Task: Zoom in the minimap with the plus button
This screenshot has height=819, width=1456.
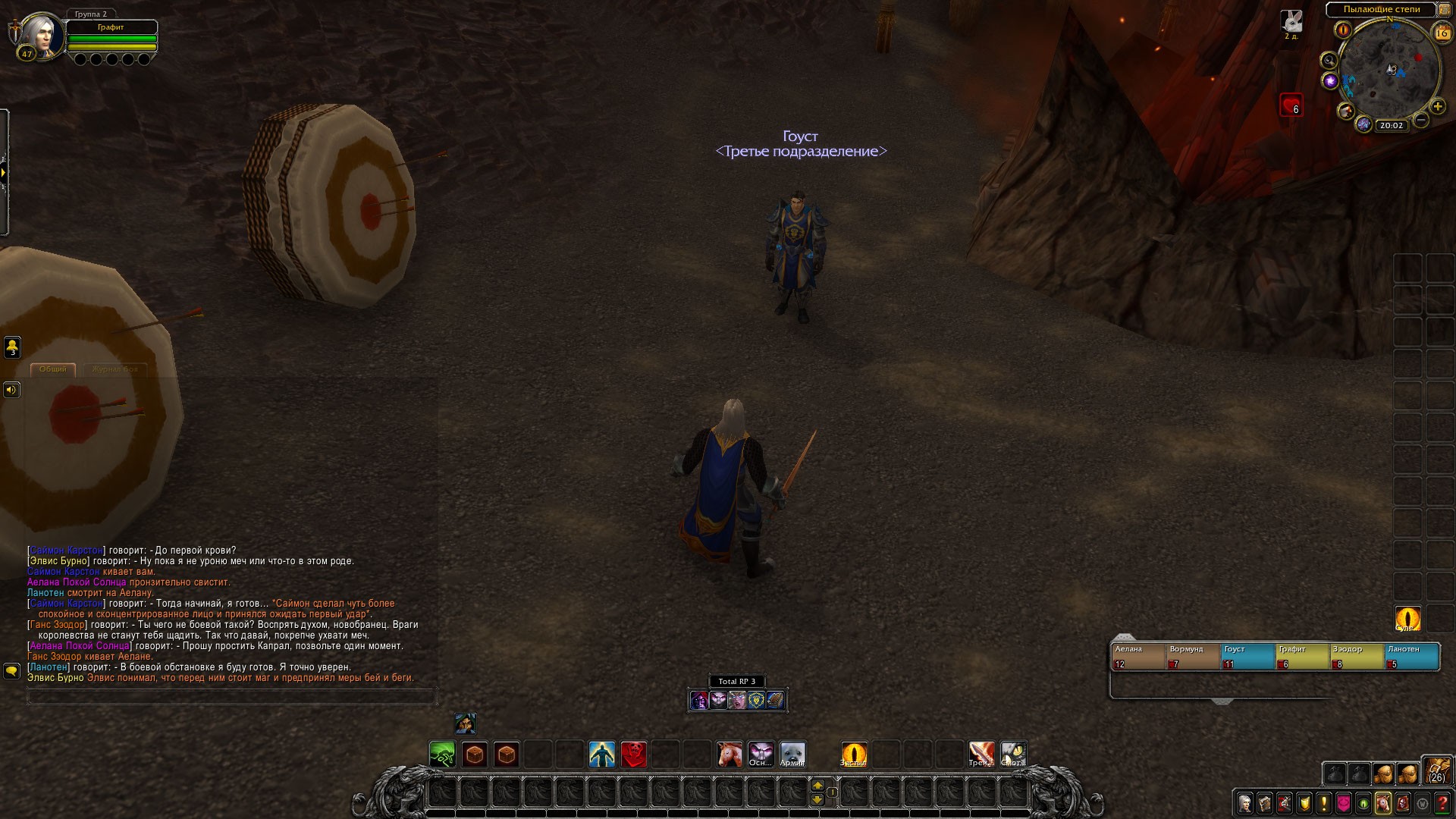Action: (x=1437, y=107)
